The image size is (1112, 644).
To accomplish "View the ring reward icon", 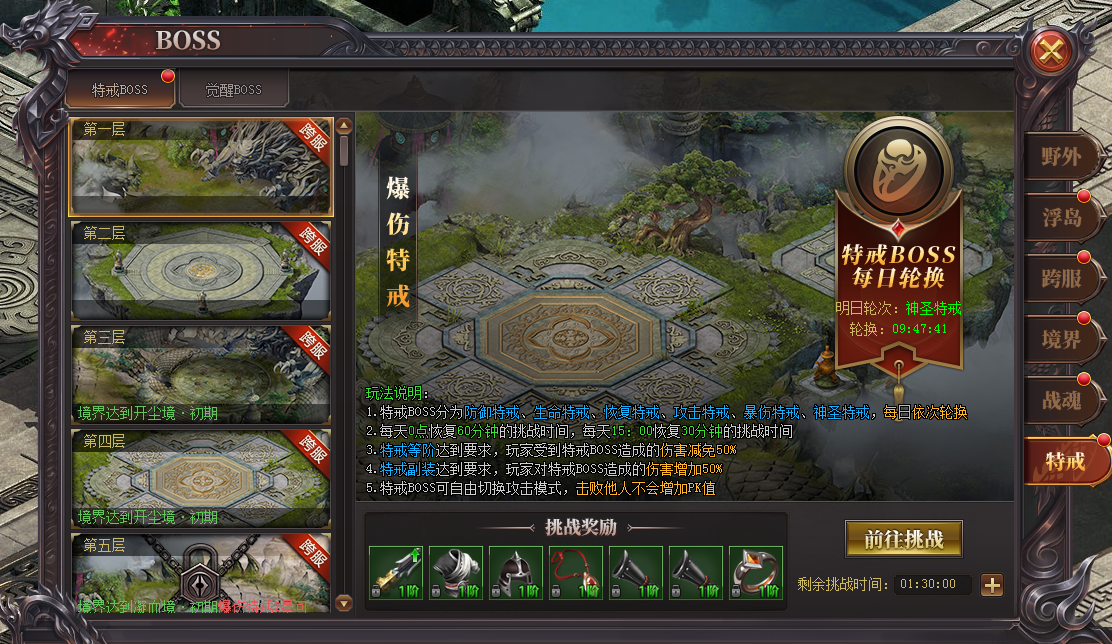I will (x=756, y=573).
